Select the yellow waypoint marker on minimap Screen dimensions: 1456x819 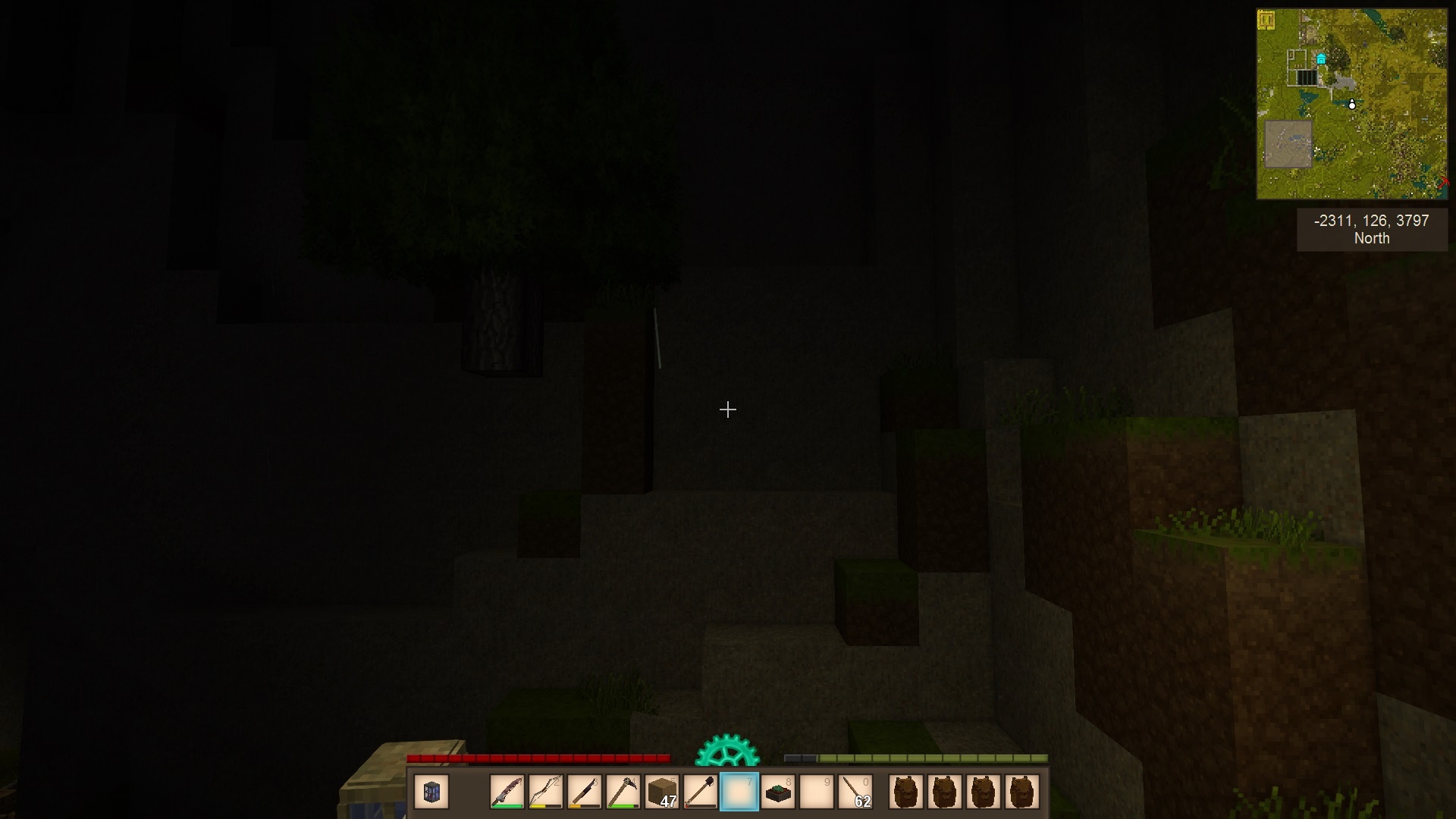tap(1266, 20)
